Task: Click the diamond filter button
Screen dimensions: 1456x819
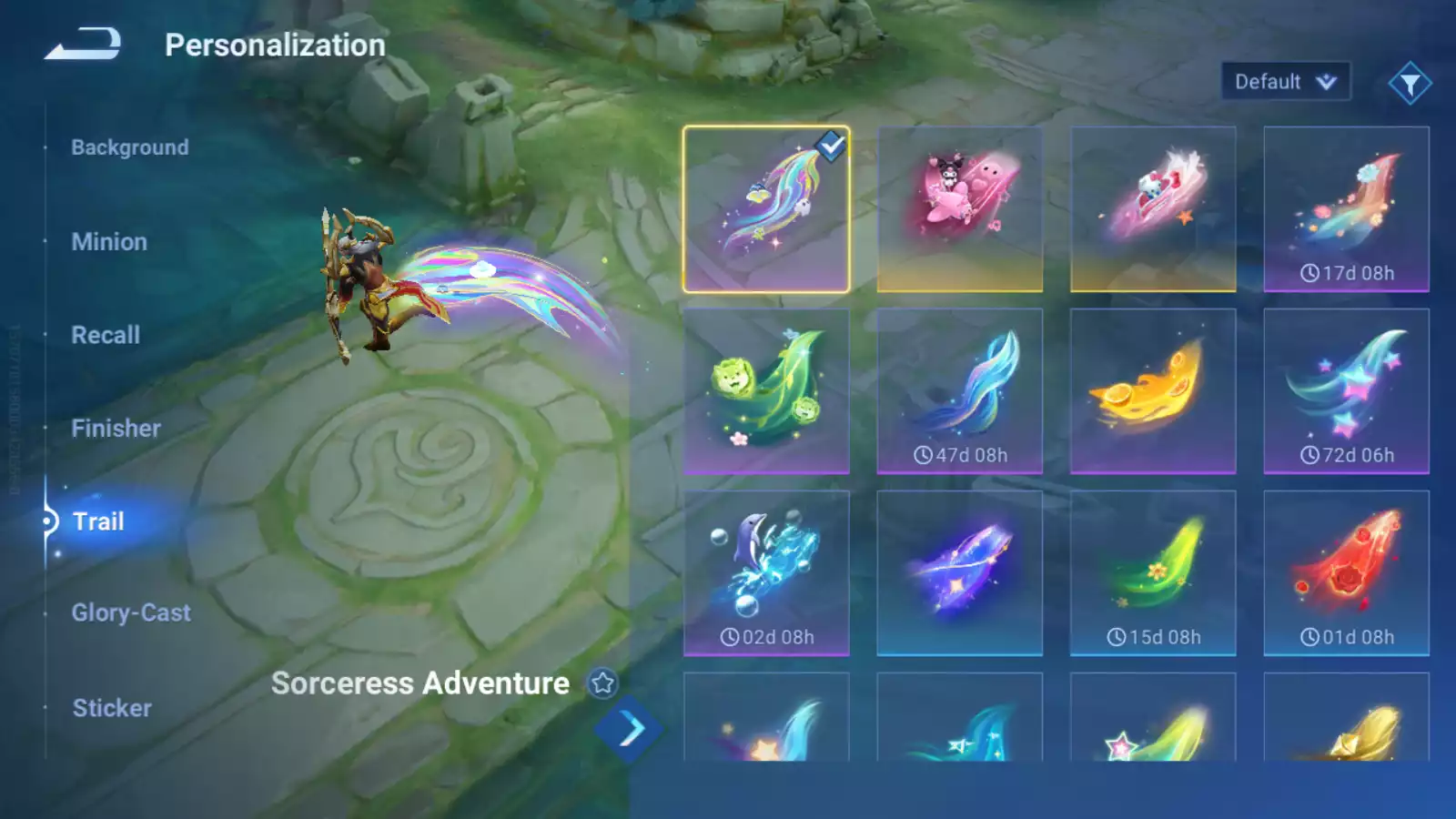Action: (x=1410, y=84)
